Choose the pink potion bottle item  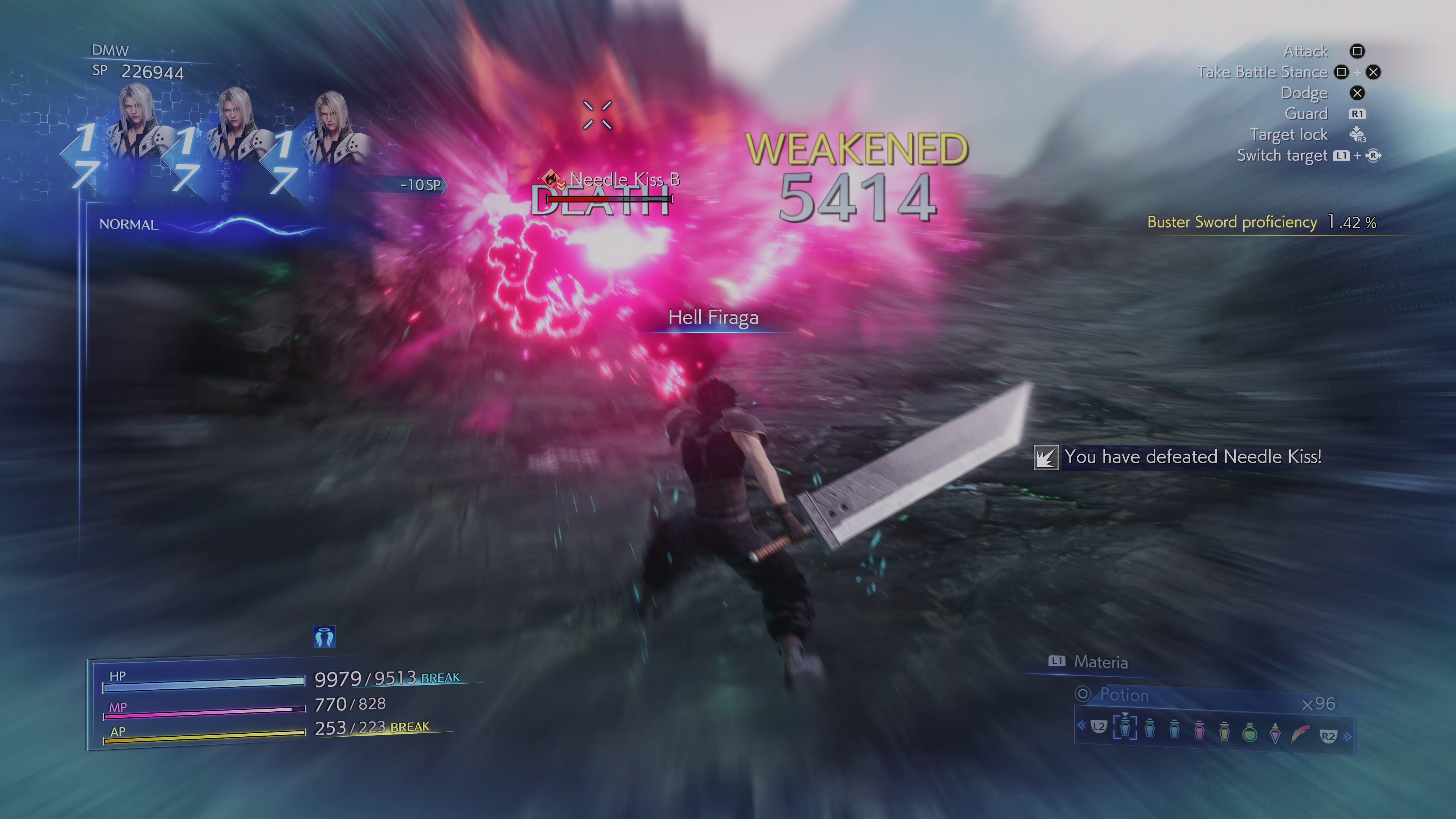click(1199, 731)
